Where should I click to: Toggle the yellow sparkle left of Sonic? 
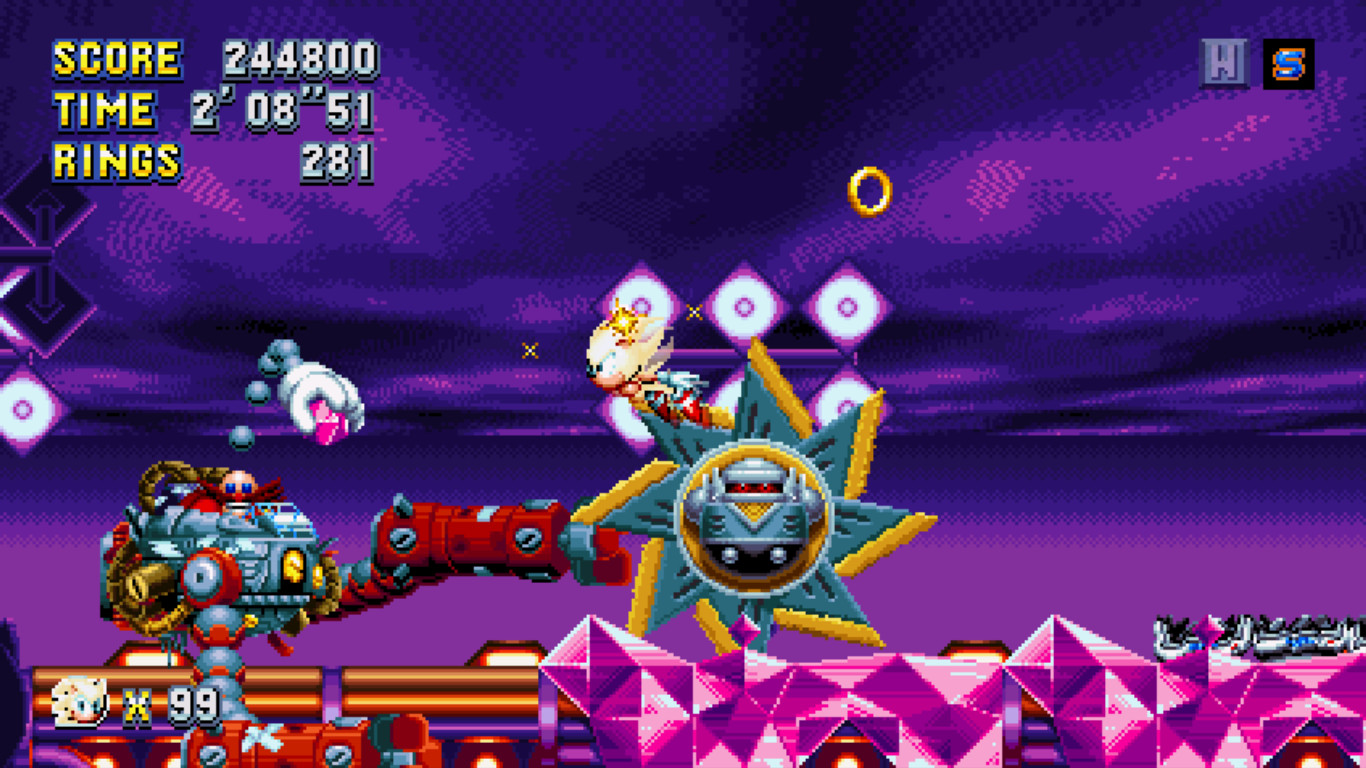pyautogui.click(x=528, y=351)
